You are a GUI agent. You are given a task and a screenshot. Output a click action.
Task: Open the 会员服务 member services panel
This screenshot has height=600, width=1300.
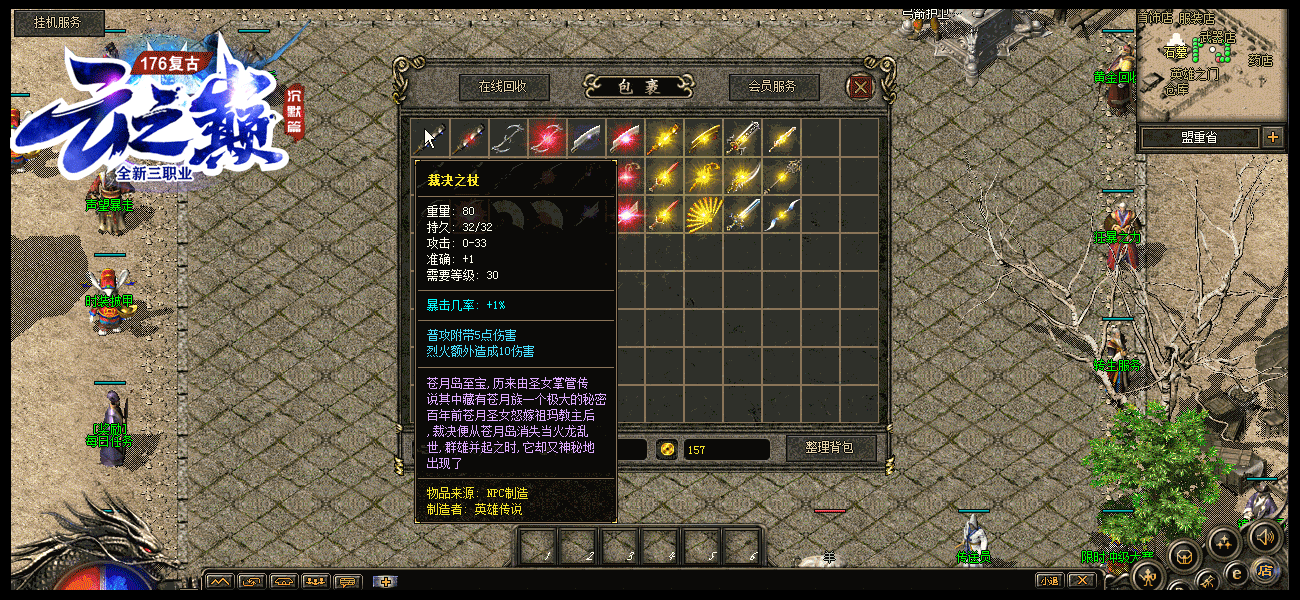[x=773, y=87]
